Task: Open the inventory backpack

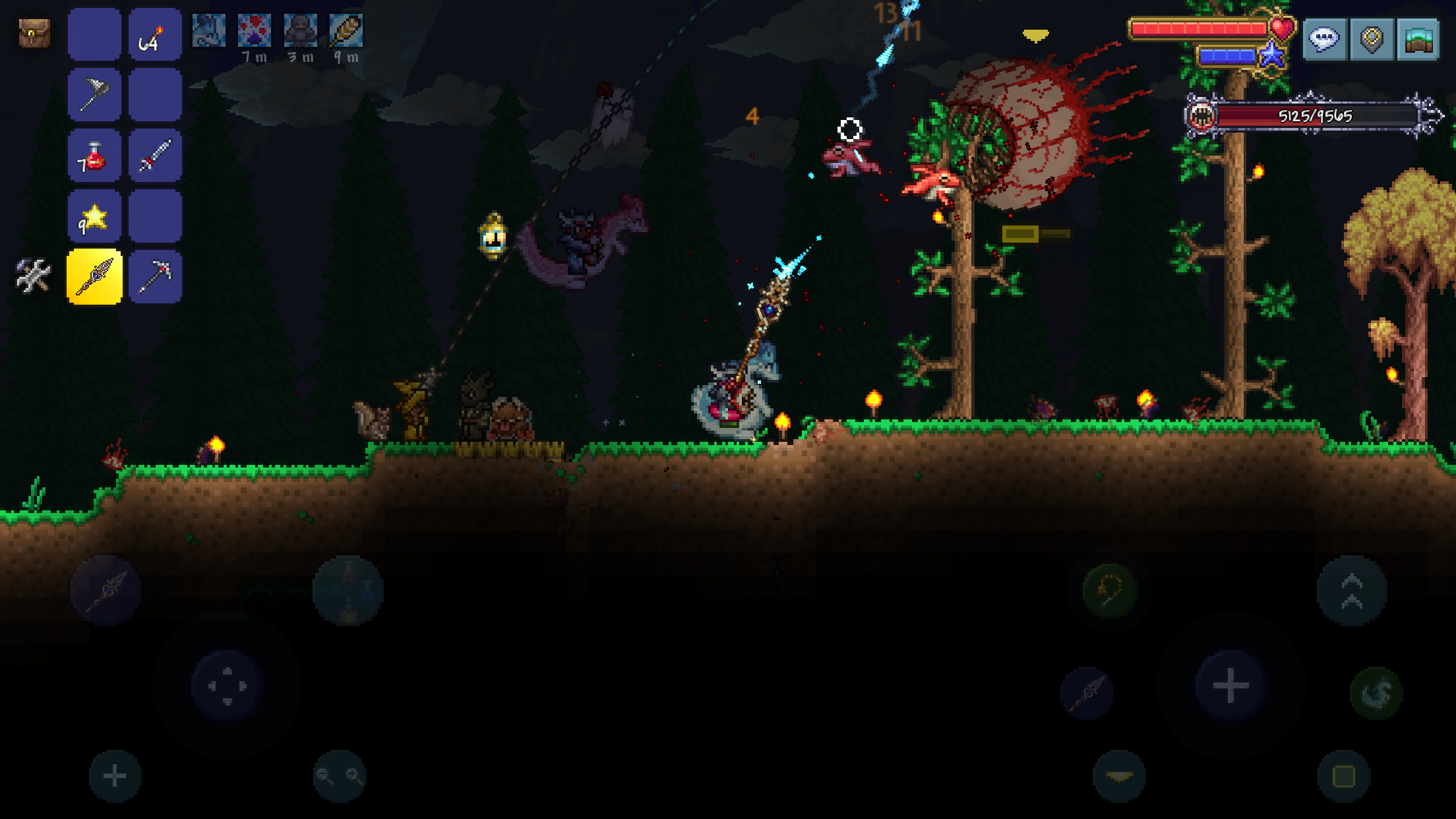Action: [34, 33]
